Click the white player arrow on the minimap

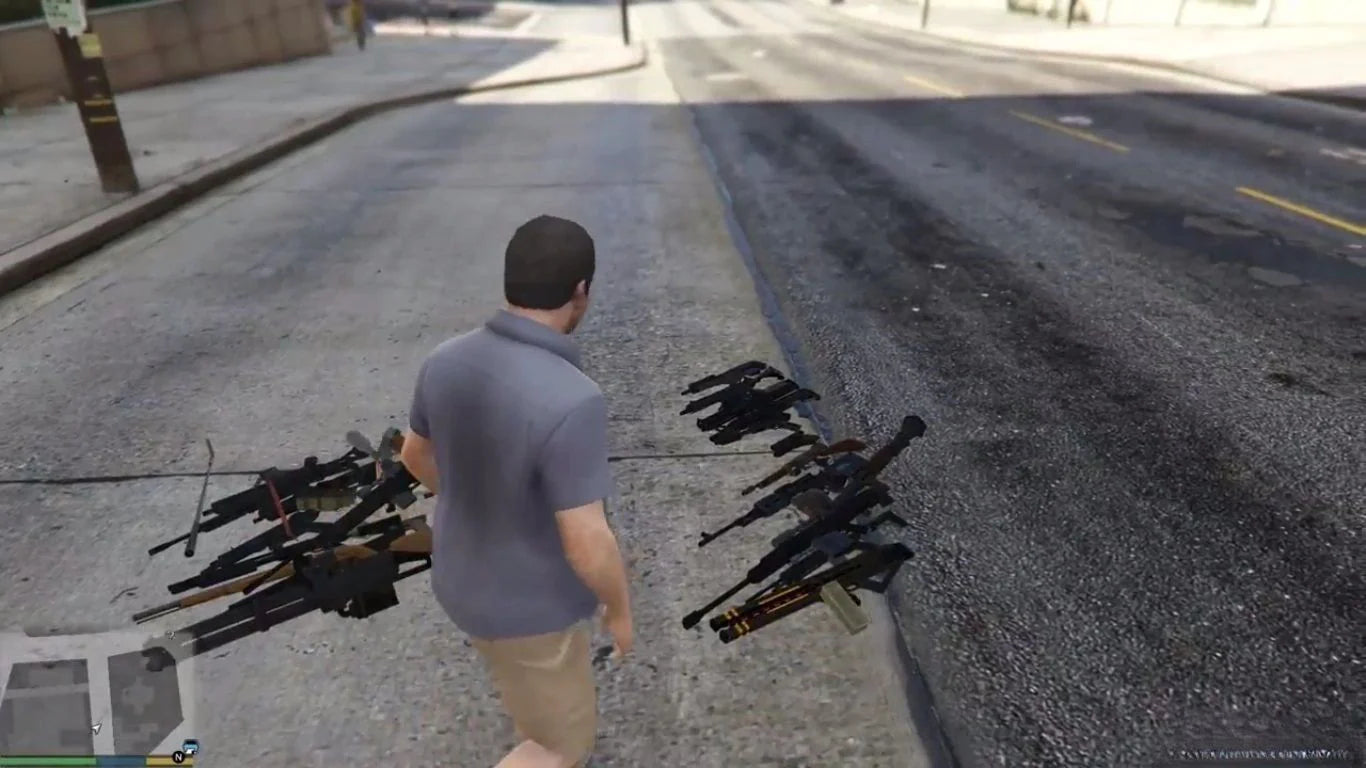tap(96, 727)
